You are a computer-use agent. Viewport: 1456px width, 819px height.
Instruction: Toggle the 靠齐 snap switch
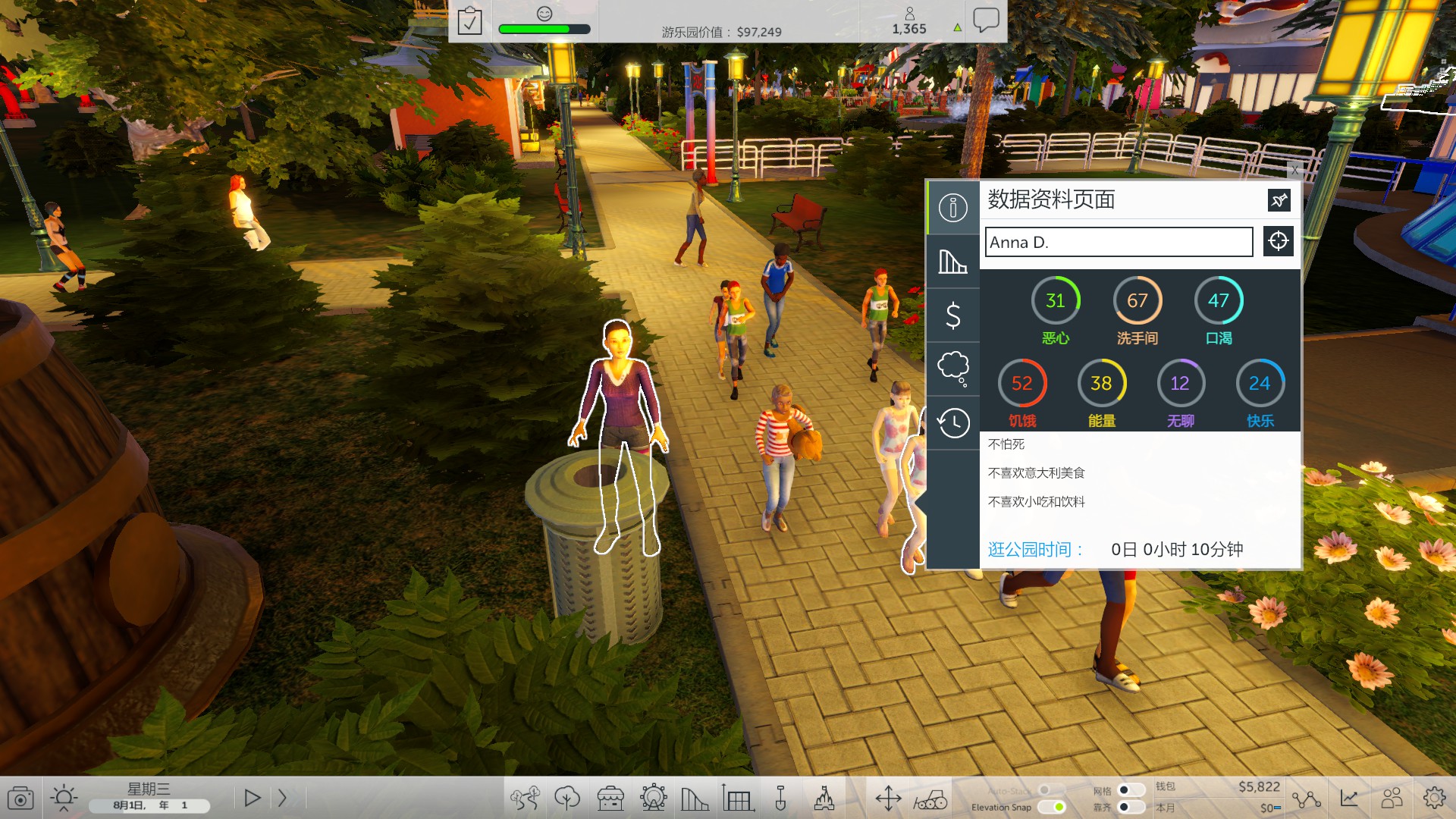(1130, 808)
